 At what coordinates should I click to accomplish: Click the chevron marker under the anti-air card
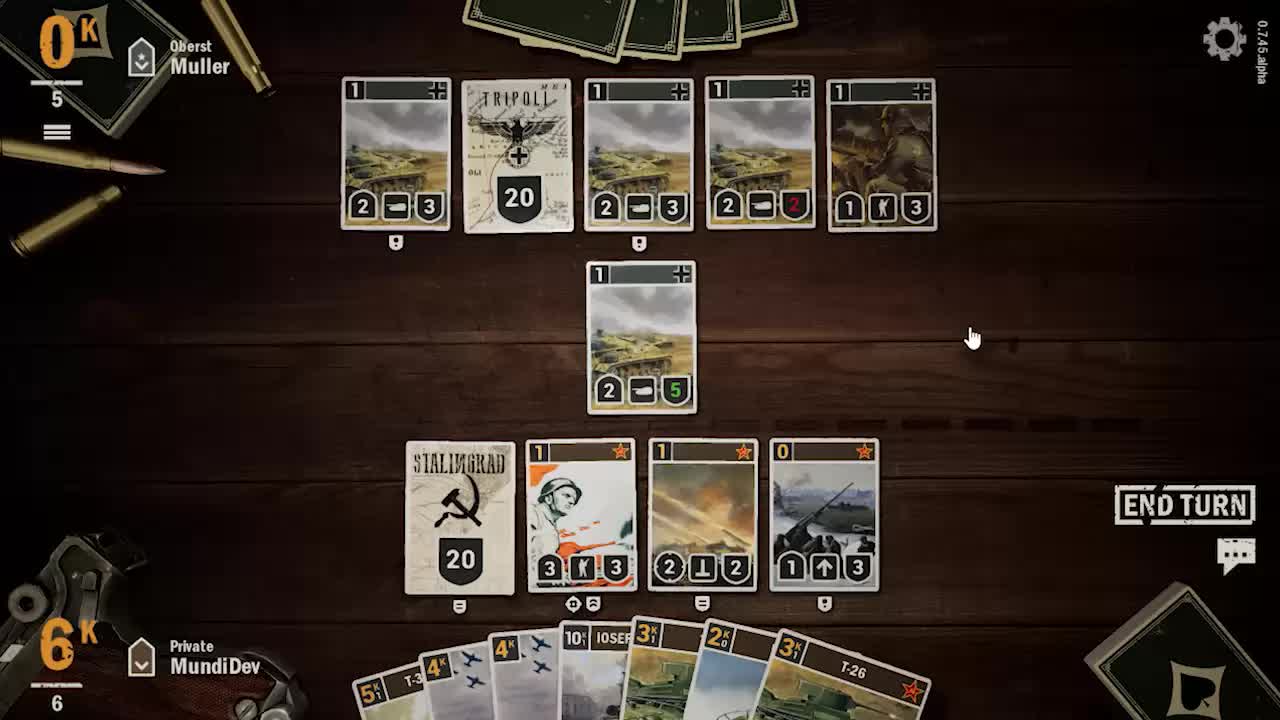coord(824,601)
